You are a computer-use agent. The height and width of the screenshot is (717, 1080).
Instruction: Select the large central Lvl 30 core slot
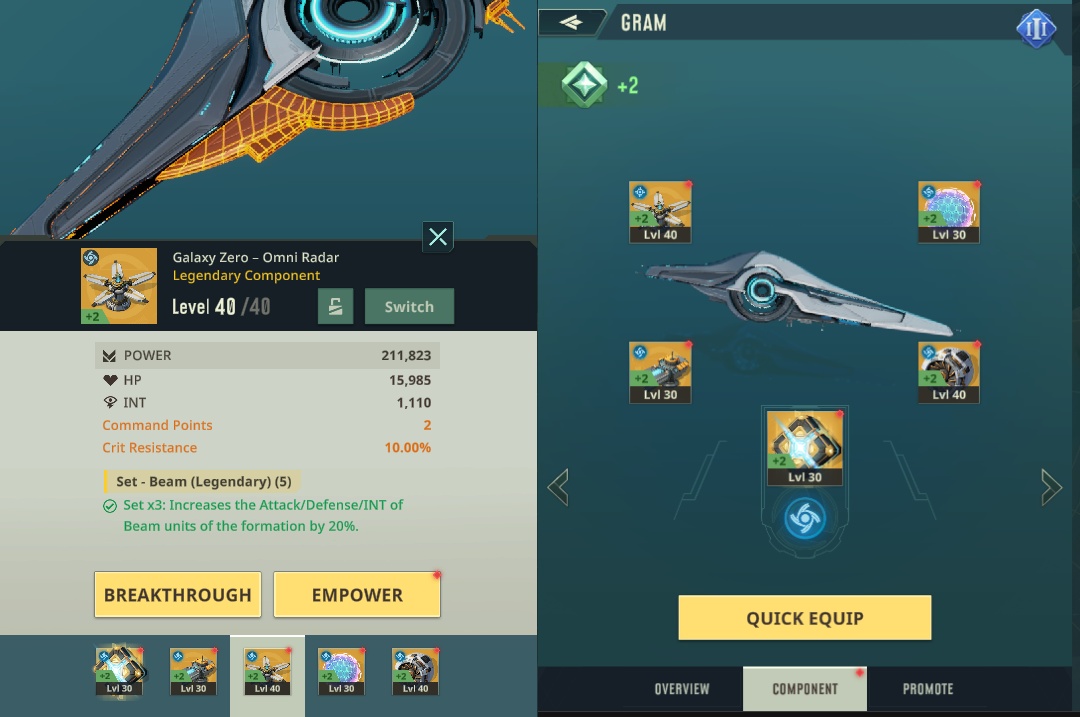804,447
